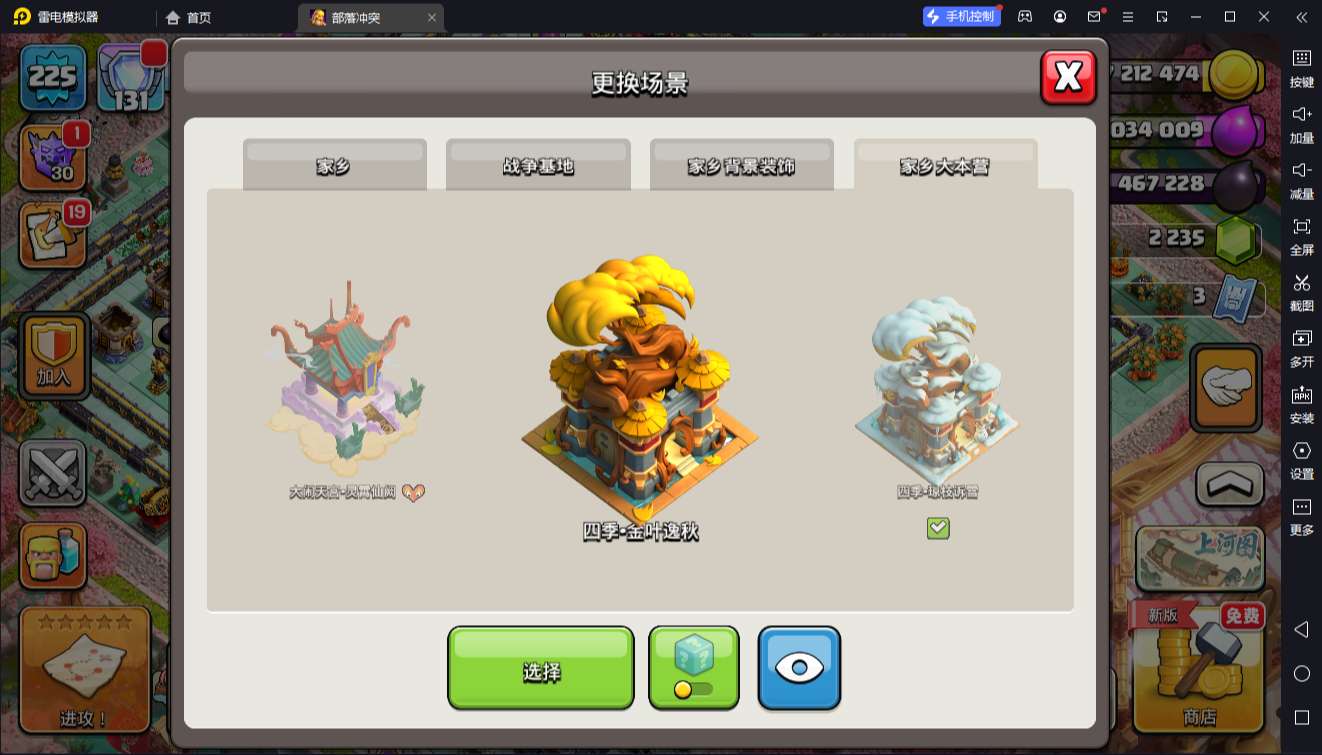The height and width of the screenshot is (755, 1322).
Task: Click the green 选择 button
Action: coord(540,669)
